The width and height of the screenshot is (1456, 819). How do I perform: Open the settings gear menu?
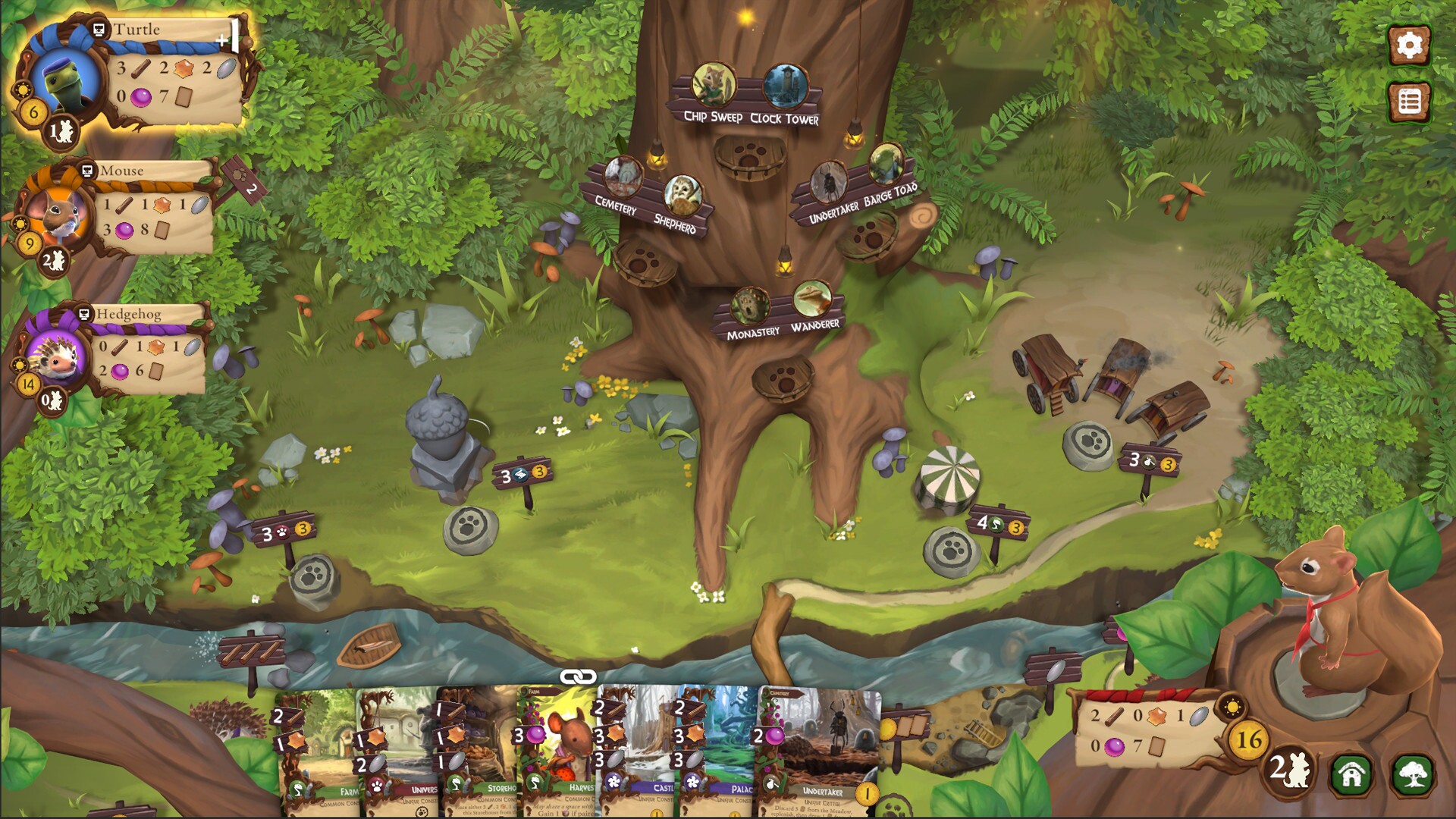(x=1409, y=46)
